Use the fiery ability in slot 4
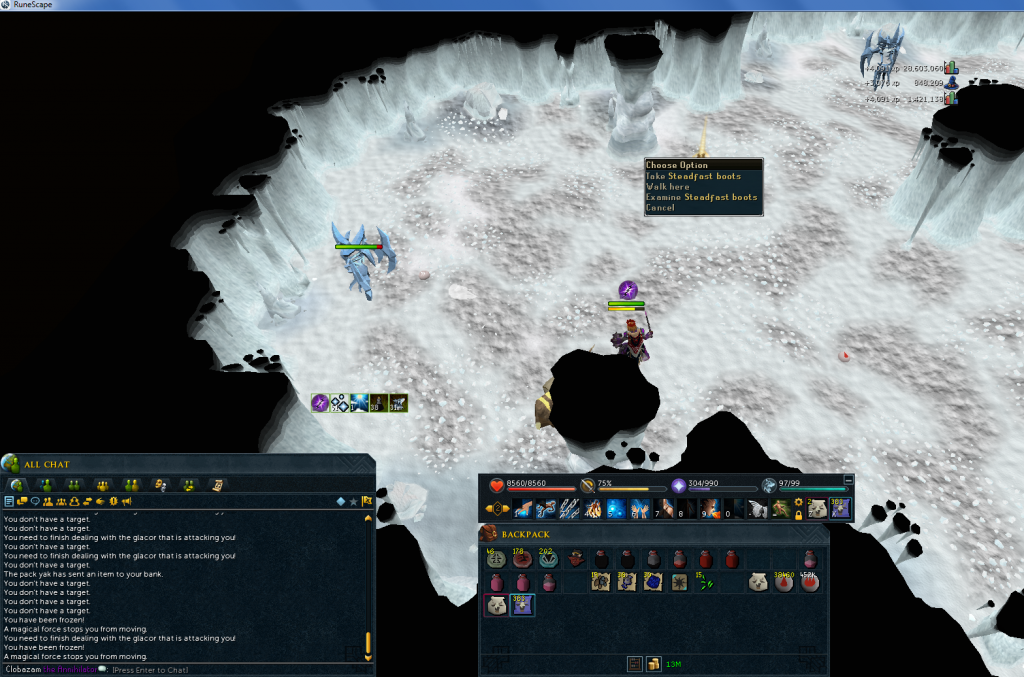The image size is (1024, 677). point(594,509)
